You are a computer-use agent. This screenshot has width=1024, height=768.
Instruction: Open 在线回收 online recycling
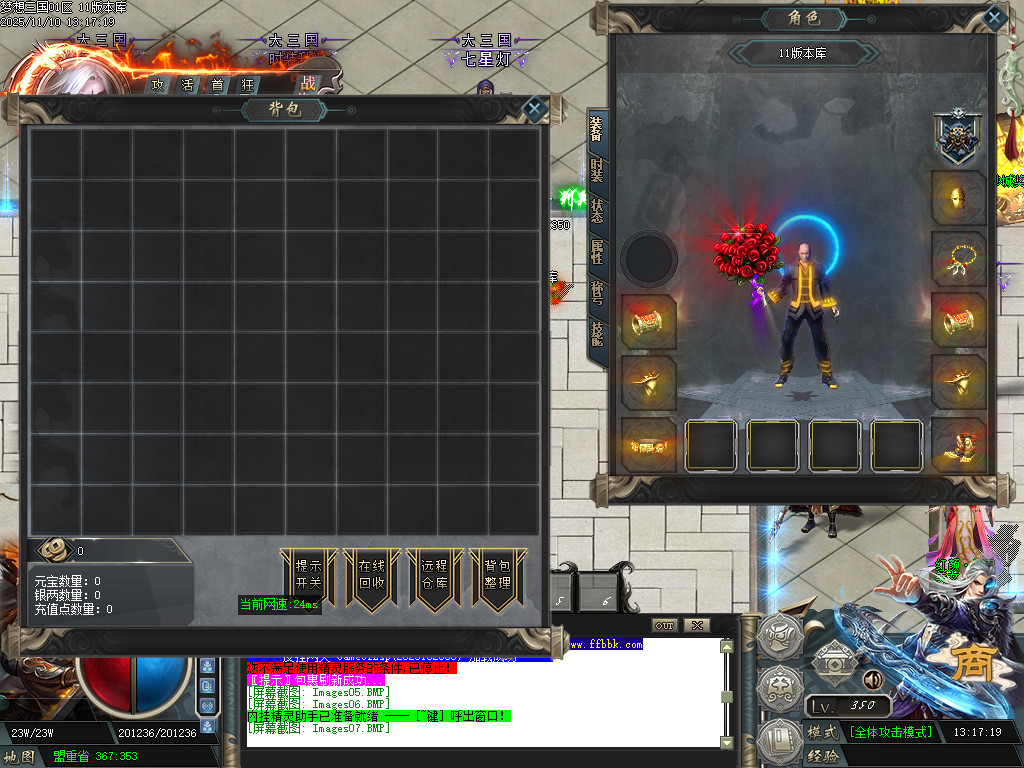(x=371, y=575)
